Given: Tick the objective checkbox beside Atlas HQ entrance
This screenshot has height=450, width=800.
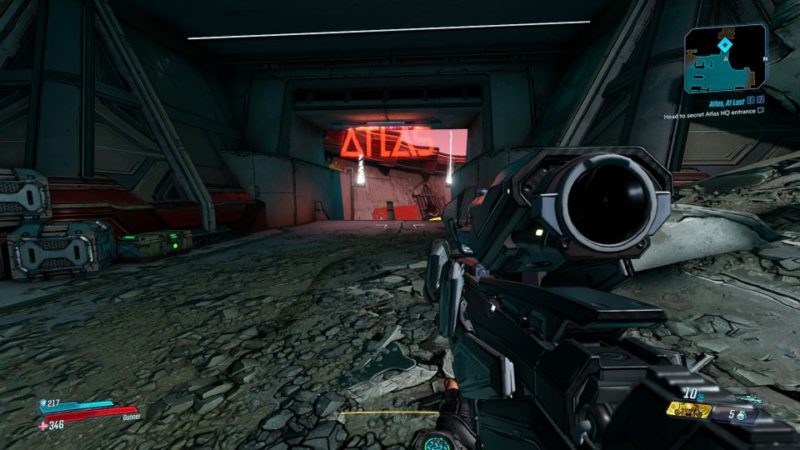Looking at the screenshot, I should tap(761, 112).
